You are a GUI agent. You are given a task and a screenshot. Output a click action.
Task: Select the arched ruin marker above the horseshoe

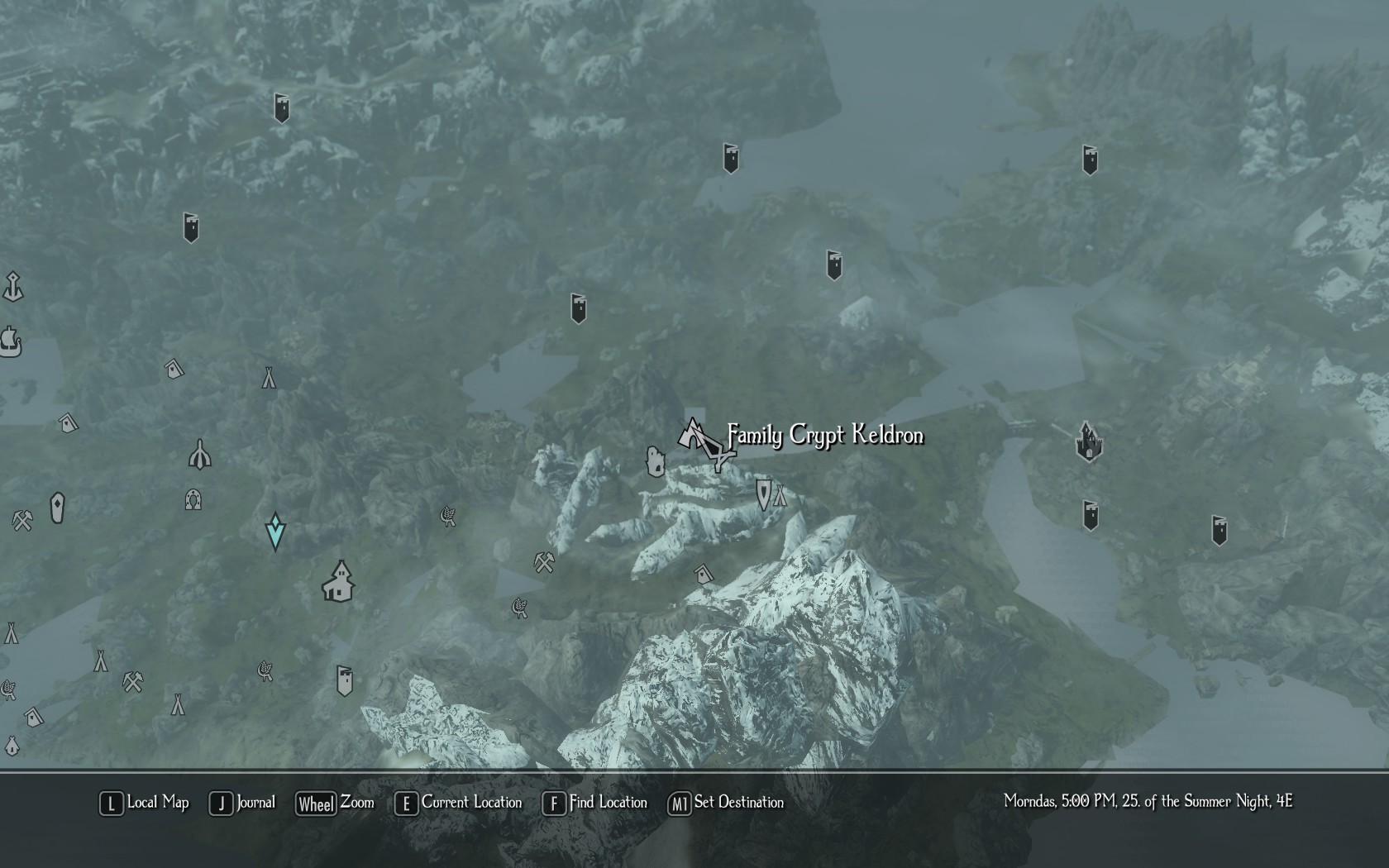(x=200, y=454)
